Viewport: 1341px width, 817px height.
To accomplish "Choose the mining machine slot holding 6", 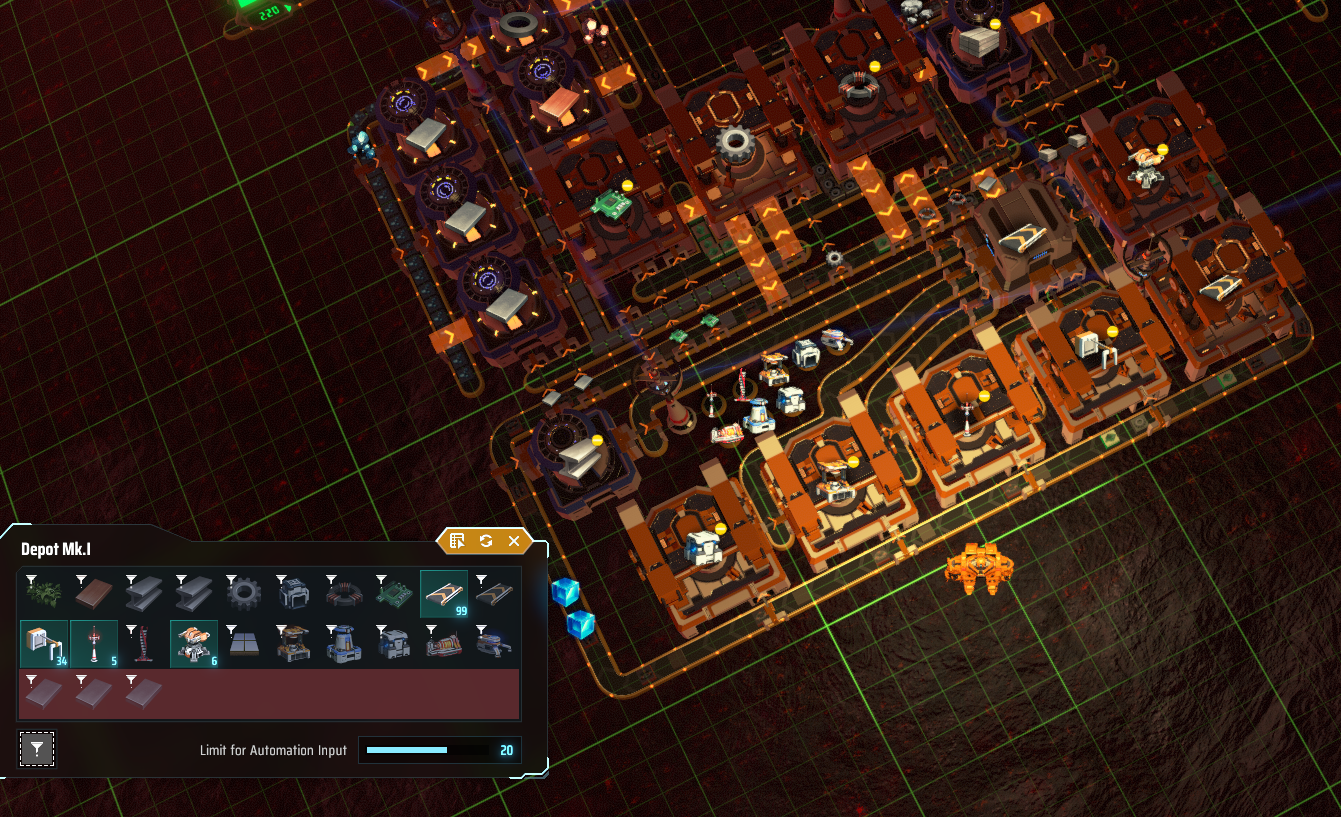I will coord(194,644).
